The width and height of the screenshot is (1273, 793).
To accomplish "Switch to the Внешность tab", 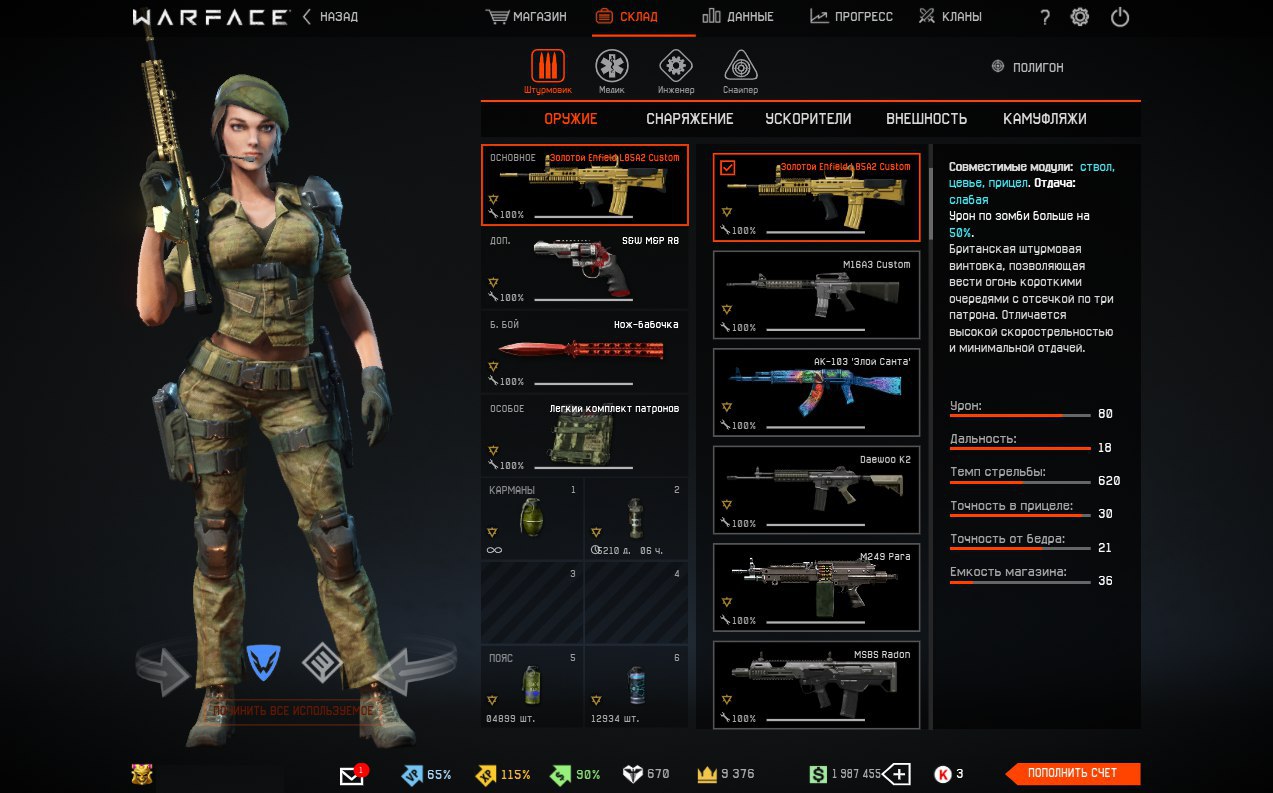I will (926, 119).
